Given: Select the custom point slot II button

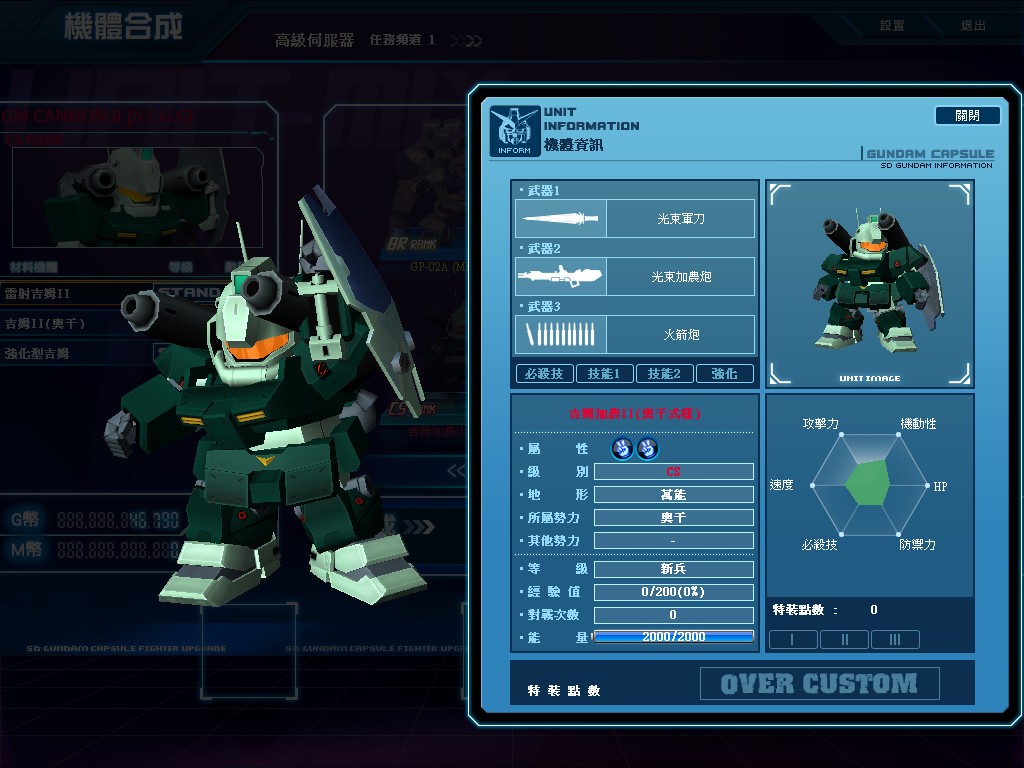Looking at the screenshot, I should pyautogui.click(x=844, y=640).
